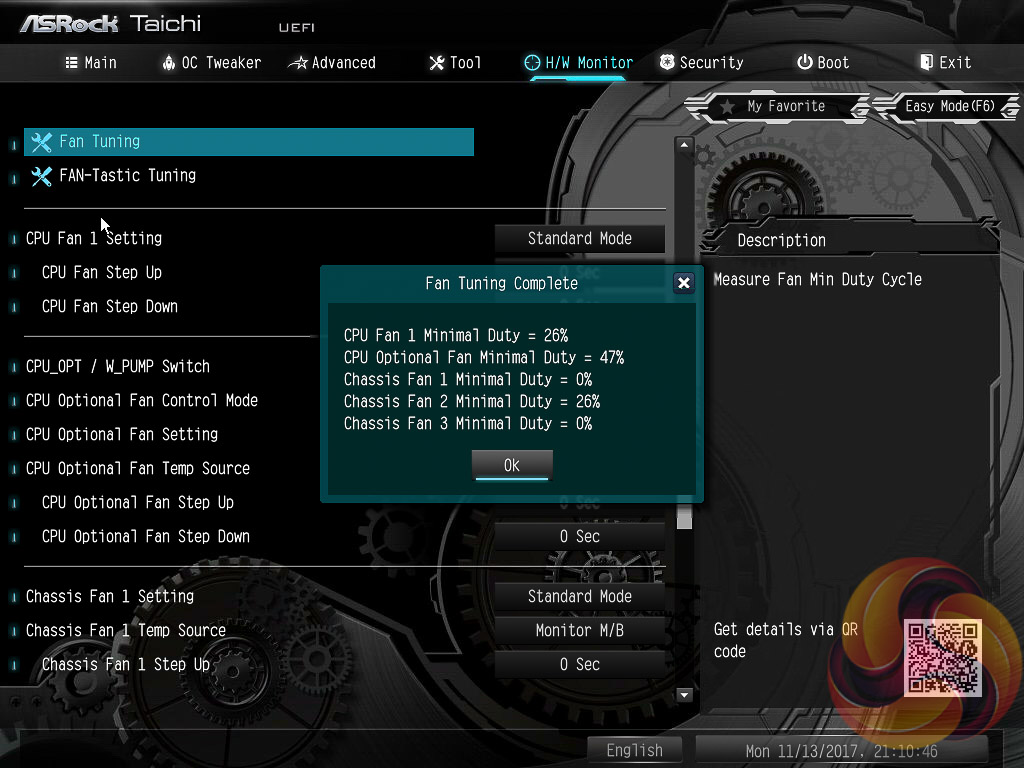The image size is (1024, 768).
Task: Open My Favorite settings
Action: [x=773, y=106]
